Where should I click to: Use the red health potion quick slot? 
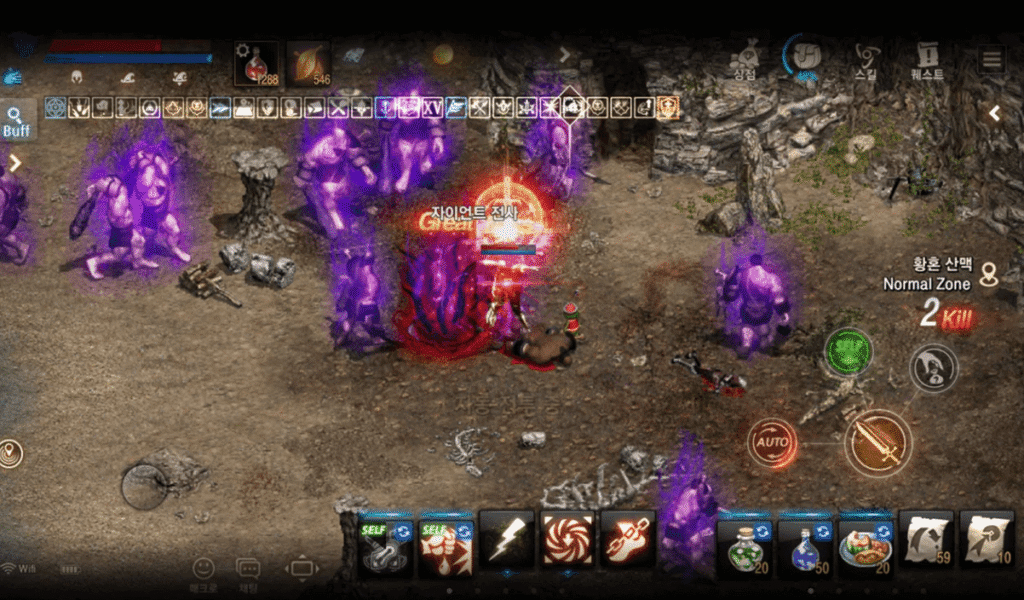(256, 64)
